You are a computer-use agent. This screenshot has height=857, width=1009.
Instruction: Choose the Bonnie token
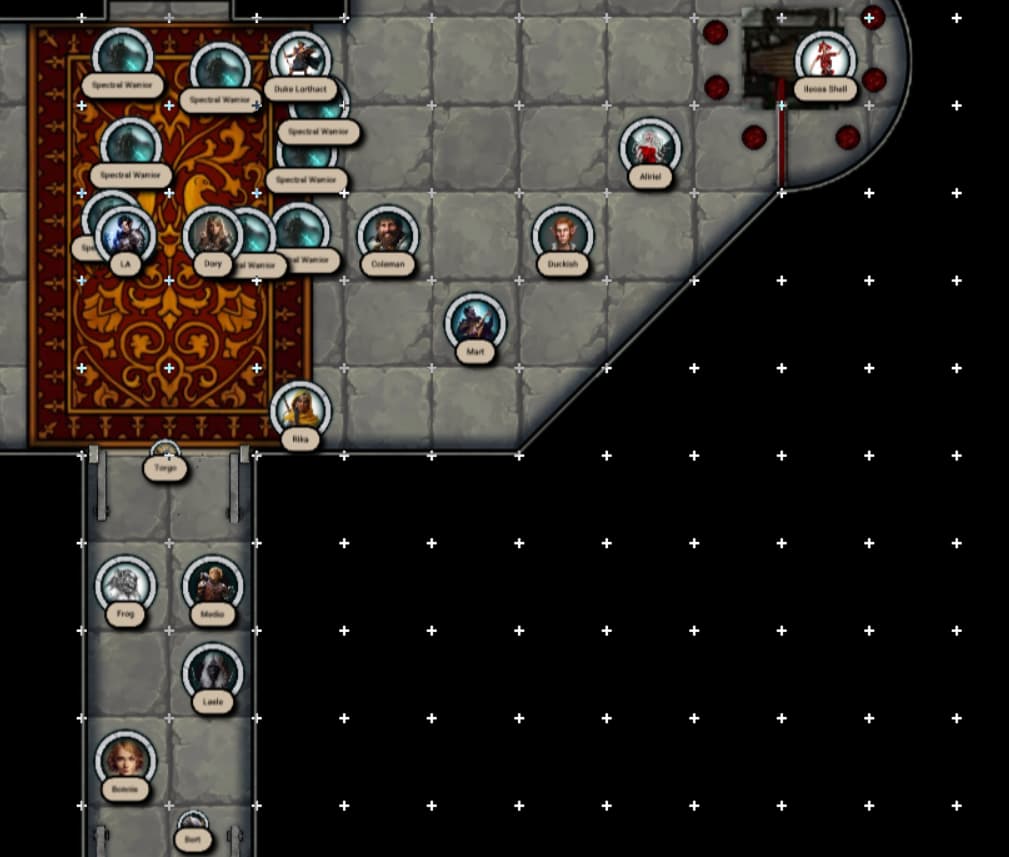[x=125, y=760]
